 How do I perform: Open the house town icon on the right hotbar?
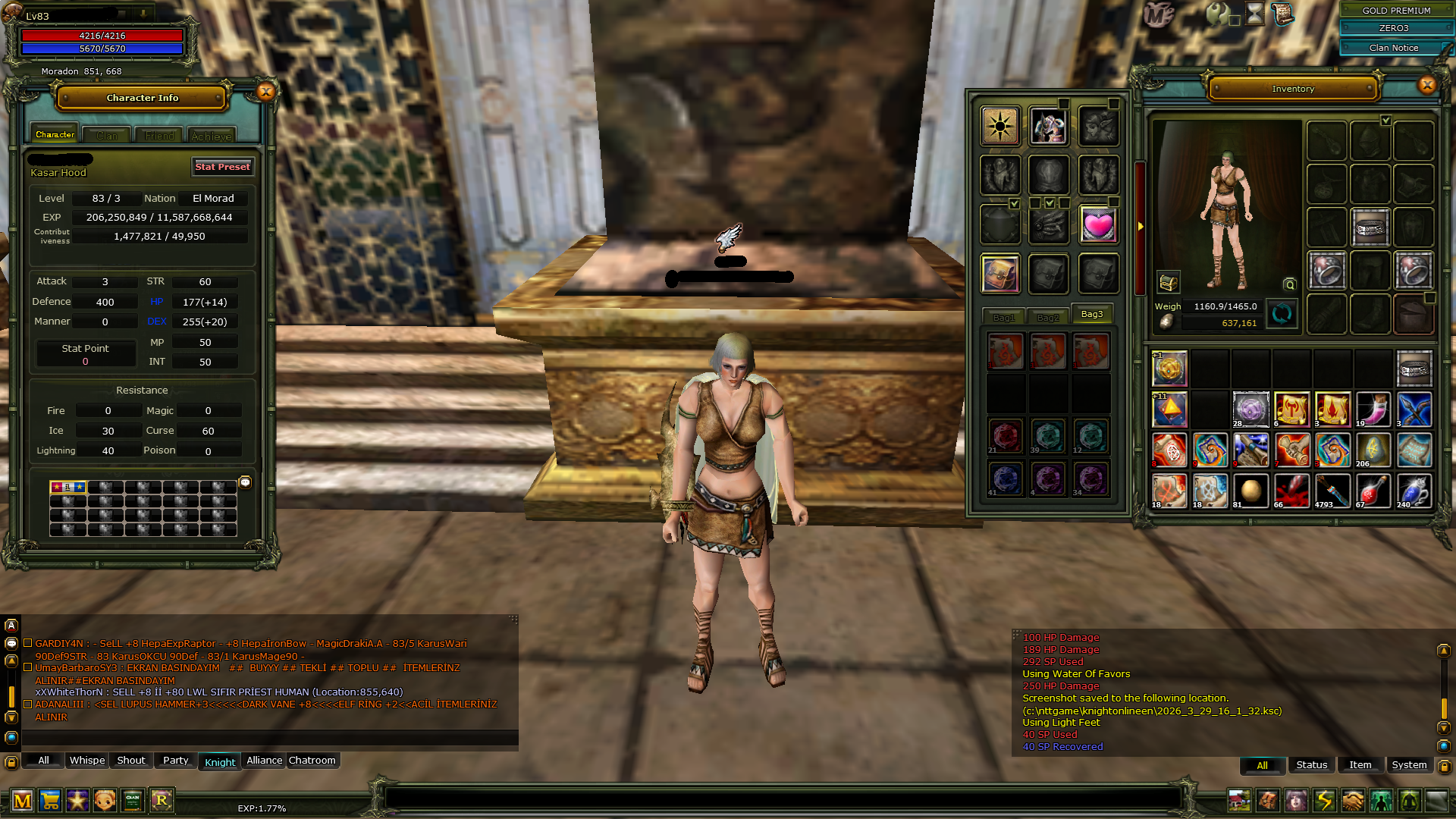pyautogui.click(x=1239, y=801)
